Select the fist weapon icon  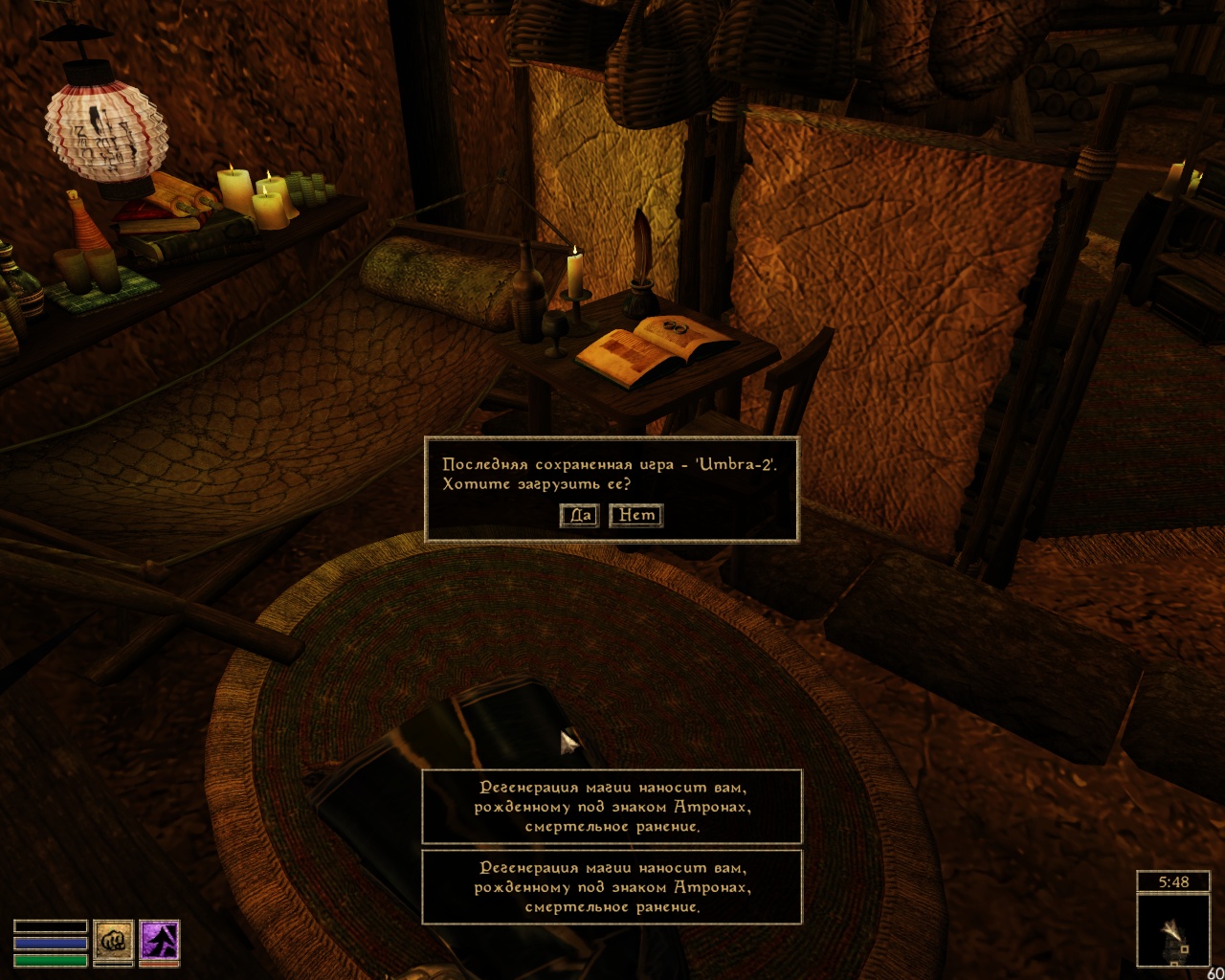tap(113, 941)
